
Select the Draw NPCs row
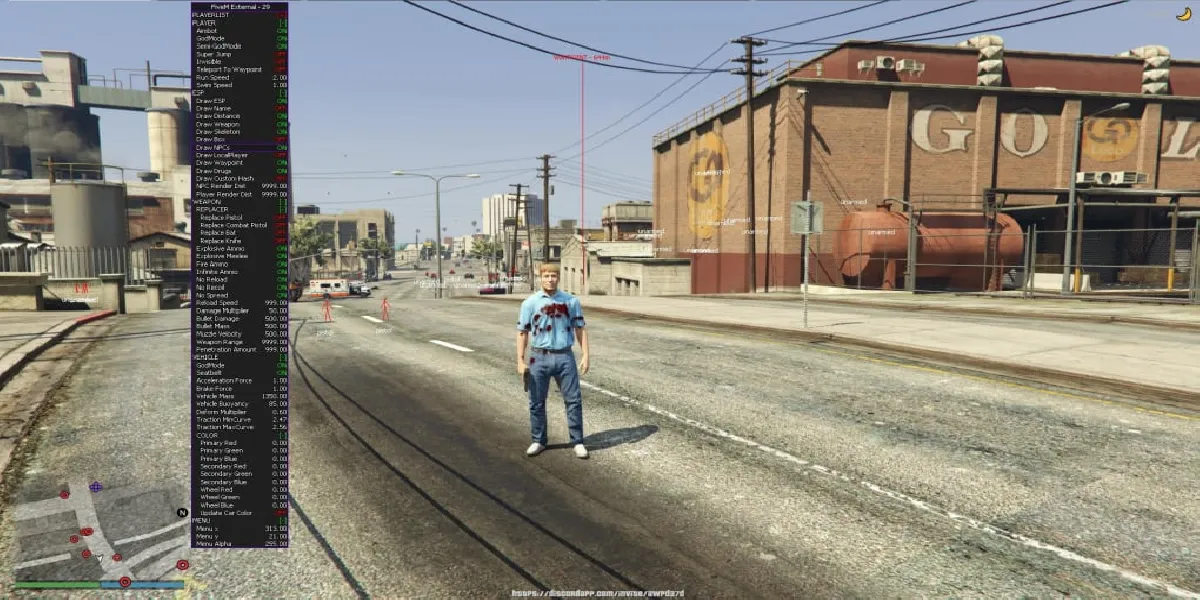pos(213,147)
